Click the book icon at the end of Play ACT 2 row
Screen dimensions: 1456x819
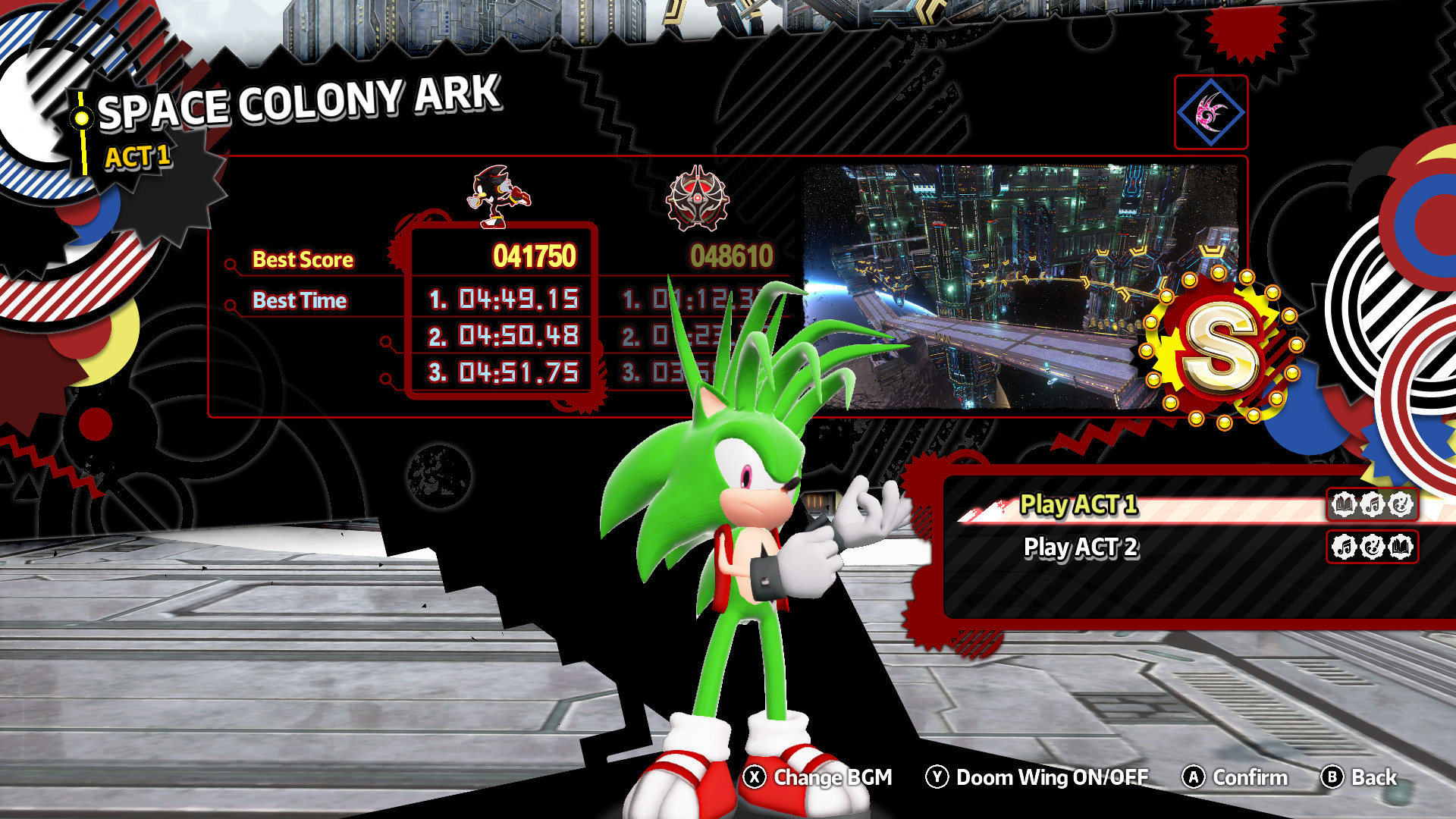tap(1401, 548)
